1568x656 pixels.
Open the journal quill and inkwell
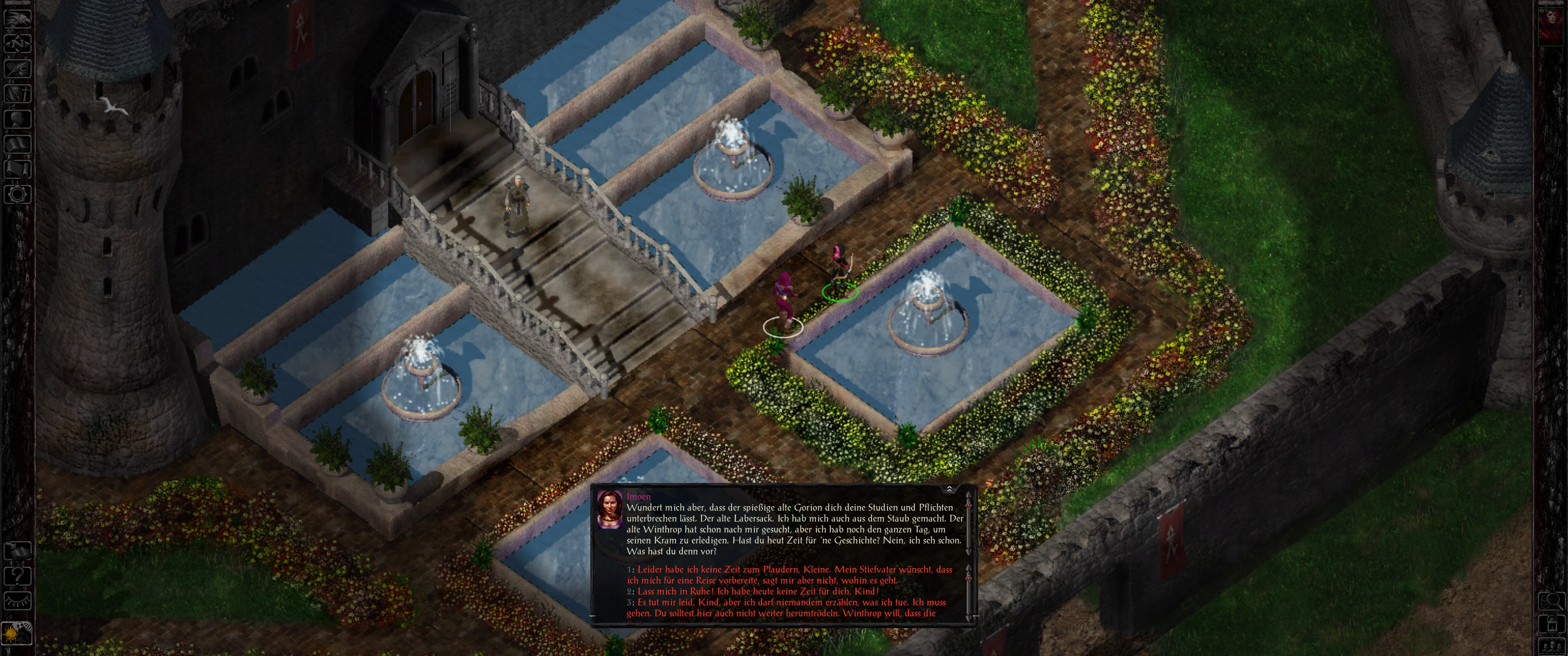(x=17, y=68)
